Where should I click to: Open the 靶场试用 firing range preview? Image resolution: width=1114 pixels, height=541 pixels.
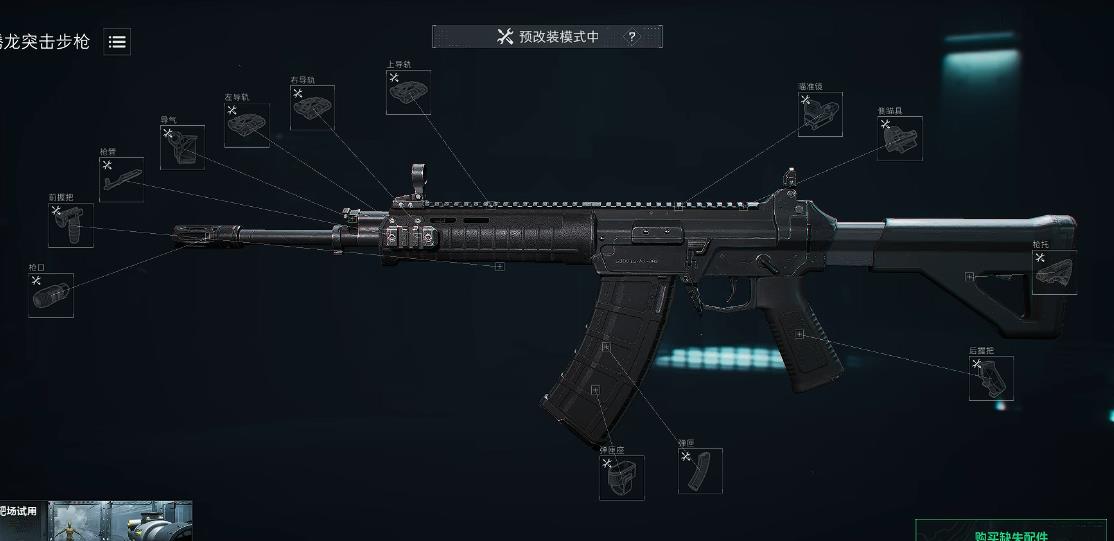[x=96, y=521]
